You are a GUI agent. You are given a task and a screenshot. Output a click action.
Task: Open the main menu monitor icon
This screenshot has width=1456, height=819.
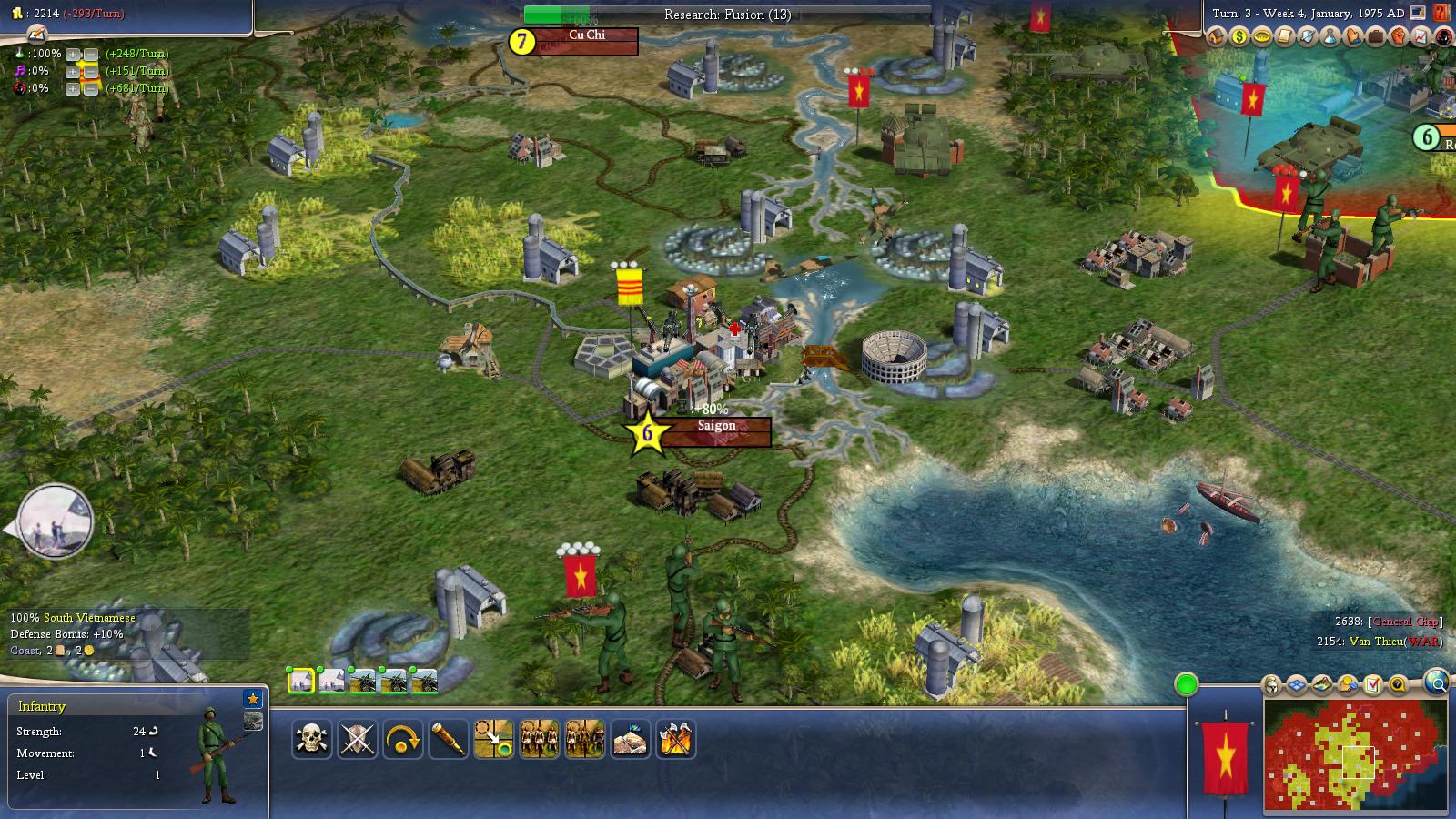point(1418,13)
